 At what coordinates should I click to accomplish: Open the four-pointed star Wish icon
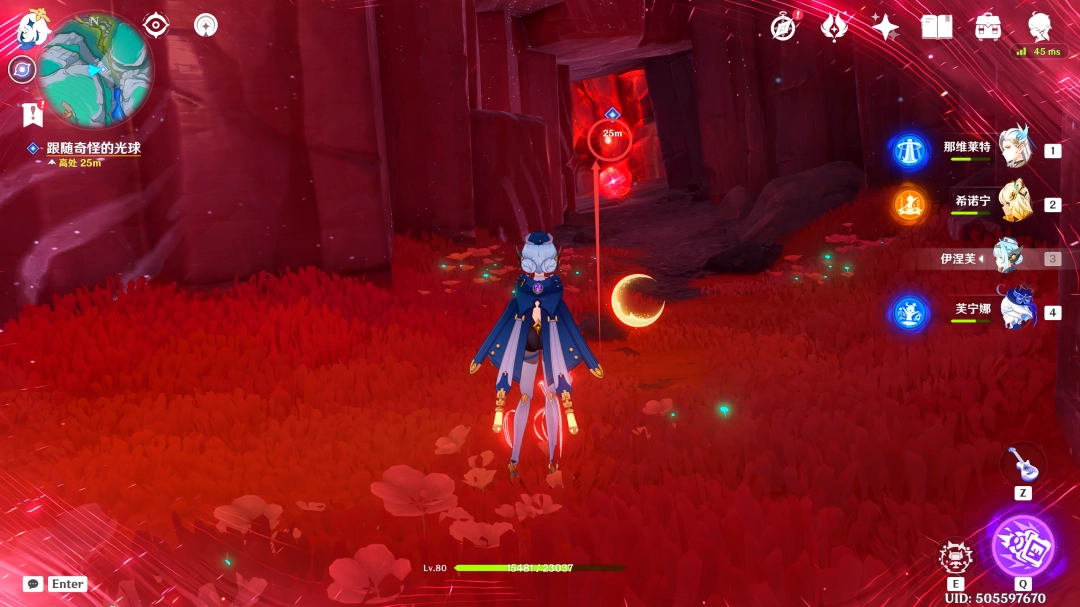(885, 27)
